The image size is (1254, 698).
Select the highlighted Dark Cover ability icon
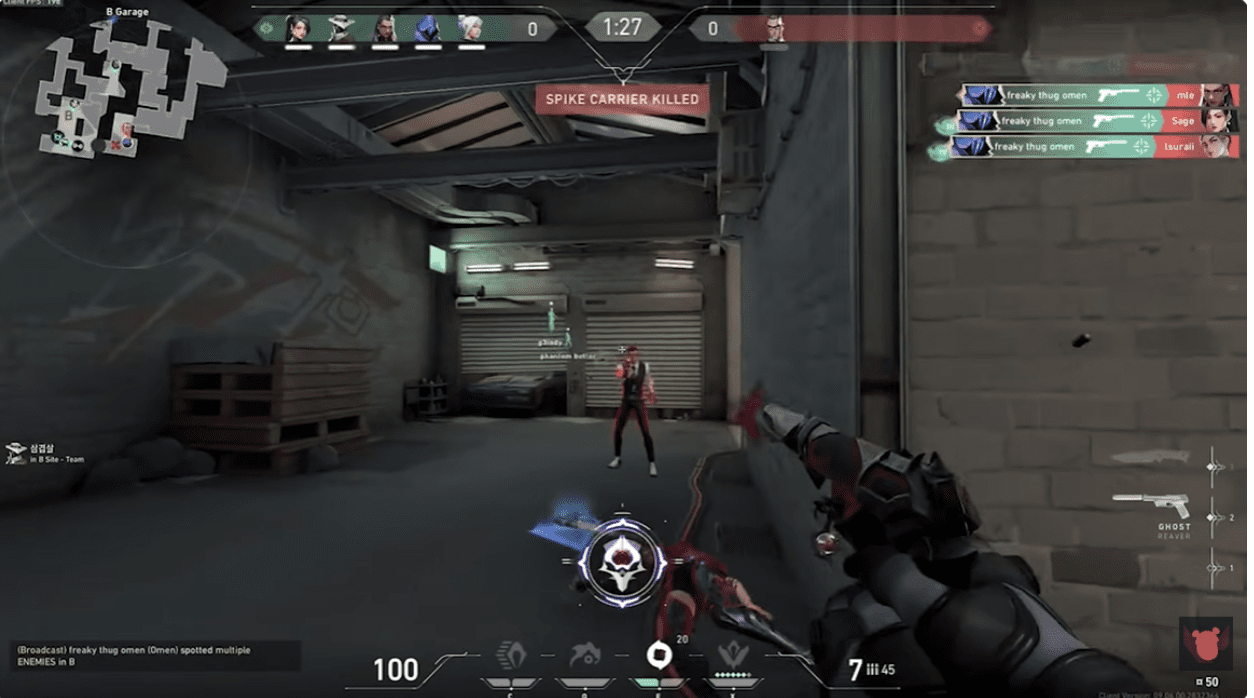point(659,657)
